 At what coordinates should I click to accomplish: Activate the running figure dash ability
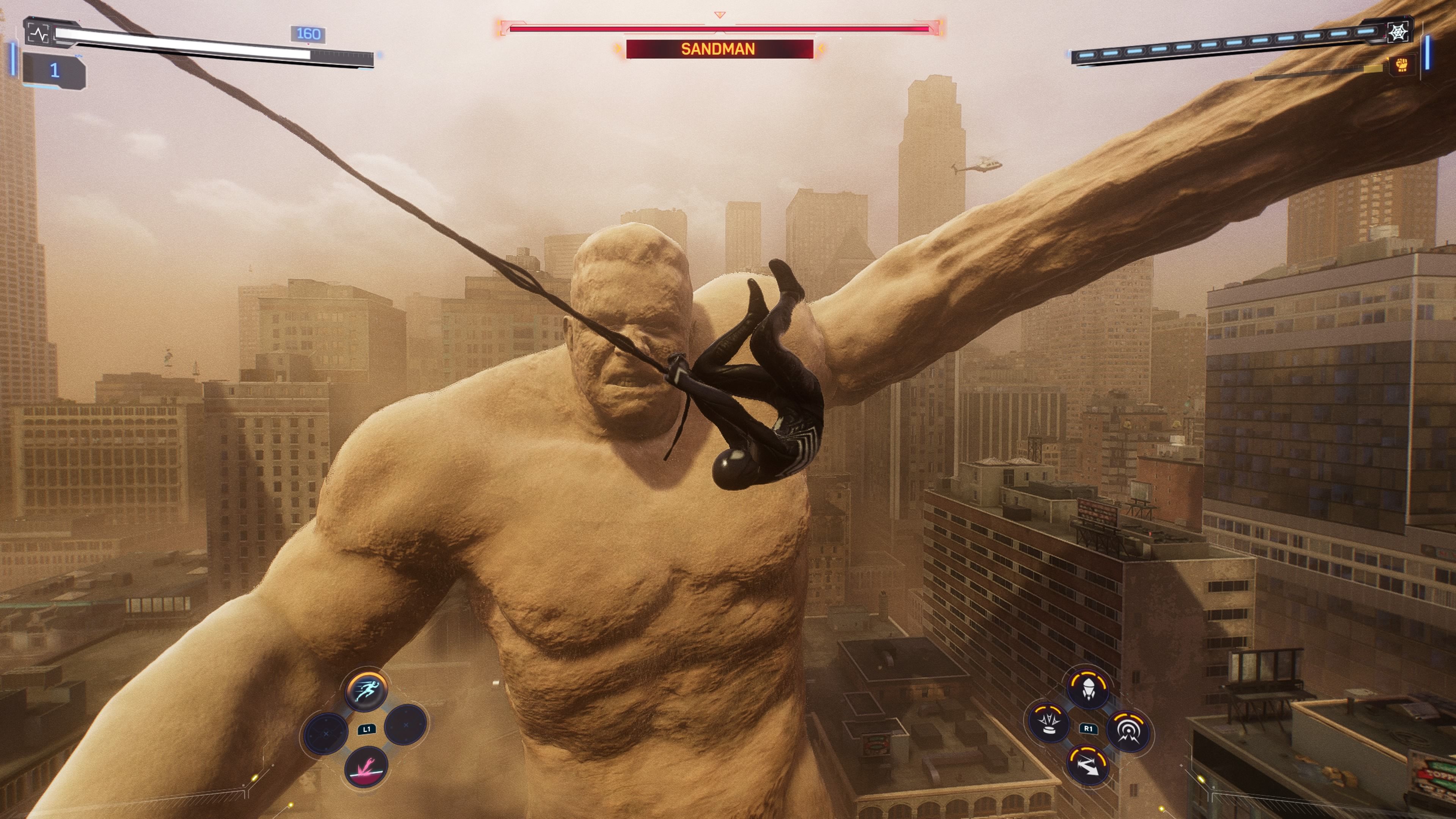point(366,689)
